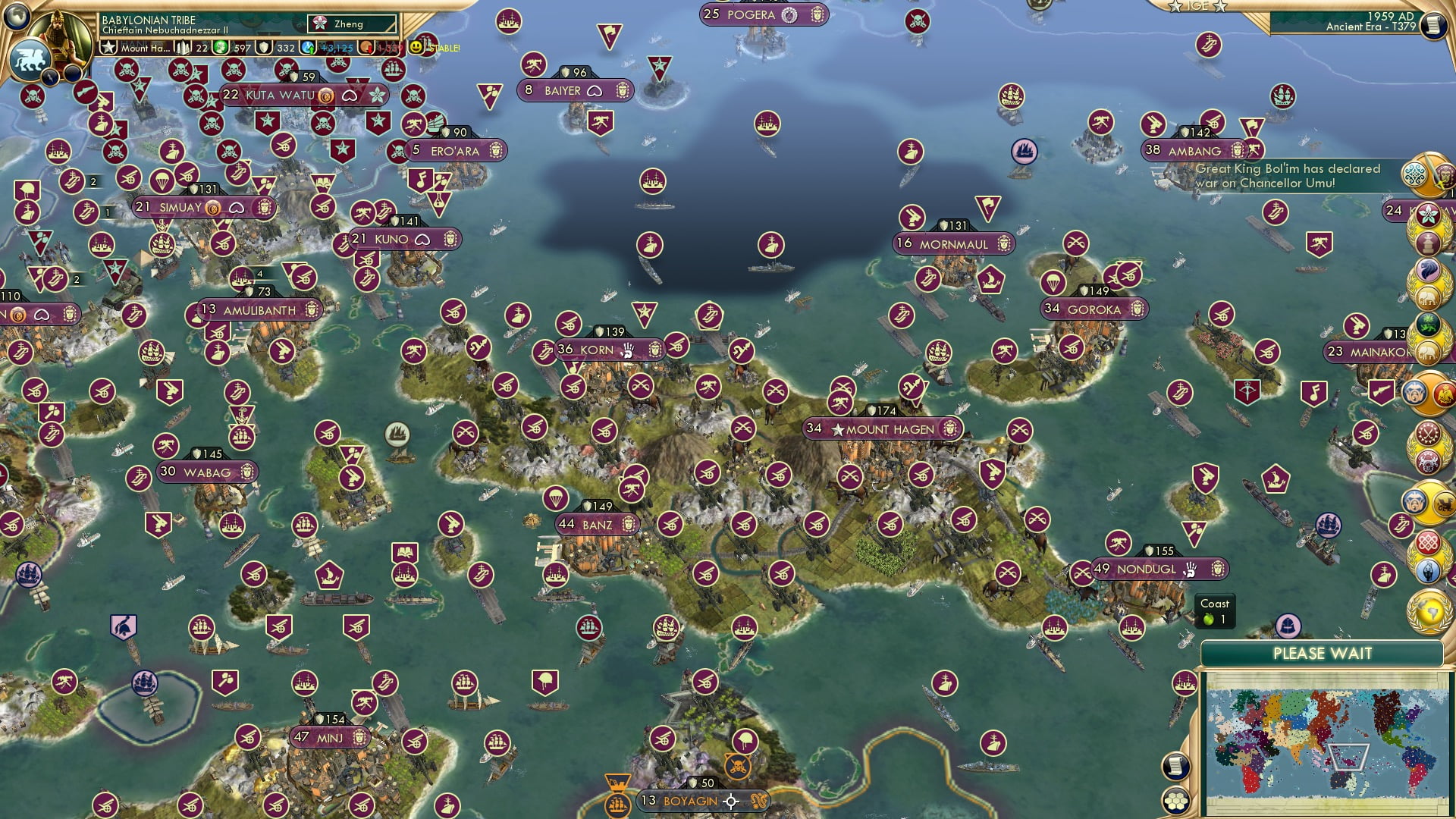Screen dimensions: 1456x819
Task: Click the winged bull civilization emblem
Action: [30, 61]
